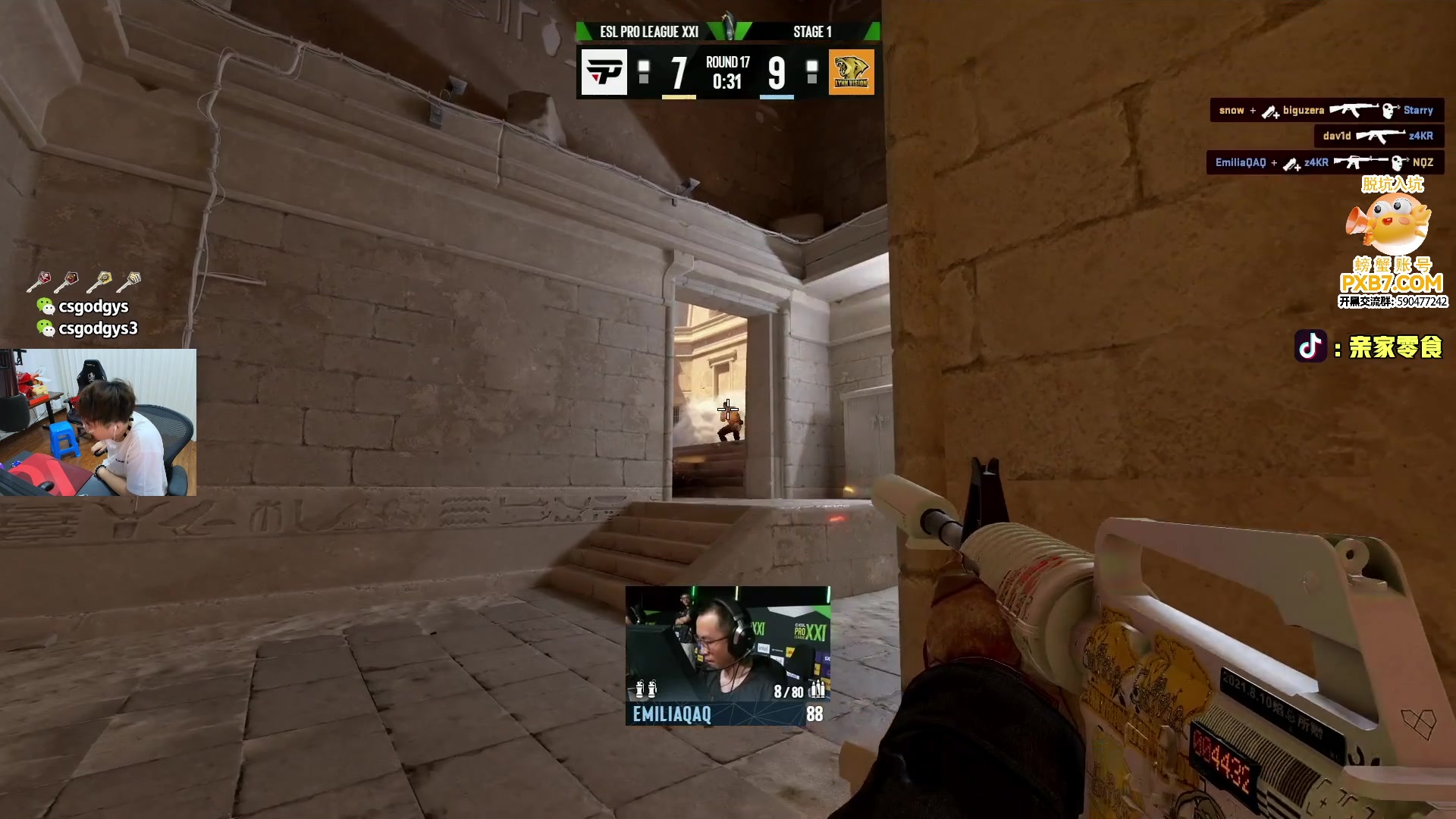Click the TikTok logo icon
Viewport: 1456px width, 819px height.
click(1310, 347)
